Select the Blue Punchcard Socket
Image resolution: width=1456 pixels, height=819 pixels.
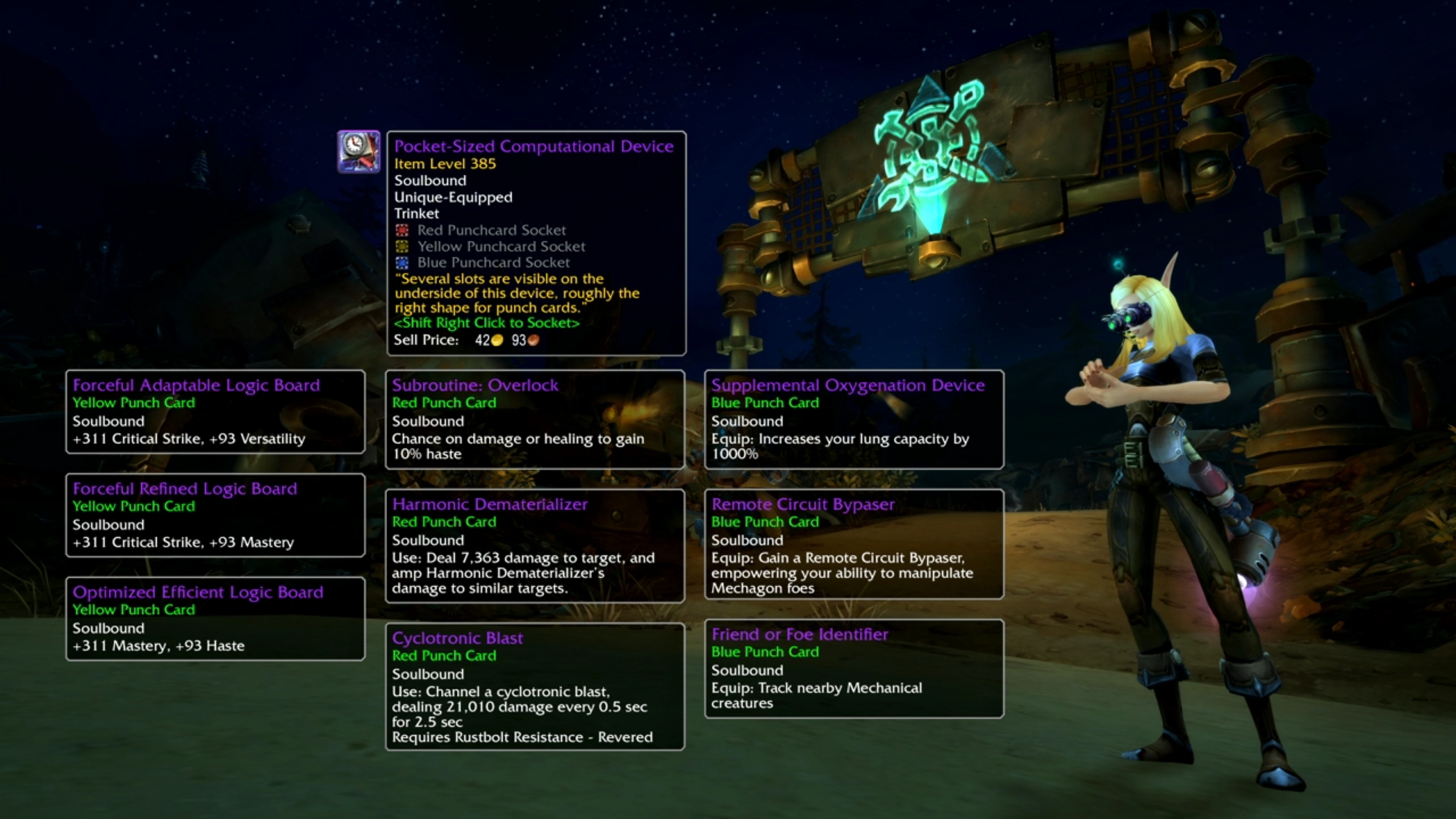pyautogui.click(x=402, y=262)
